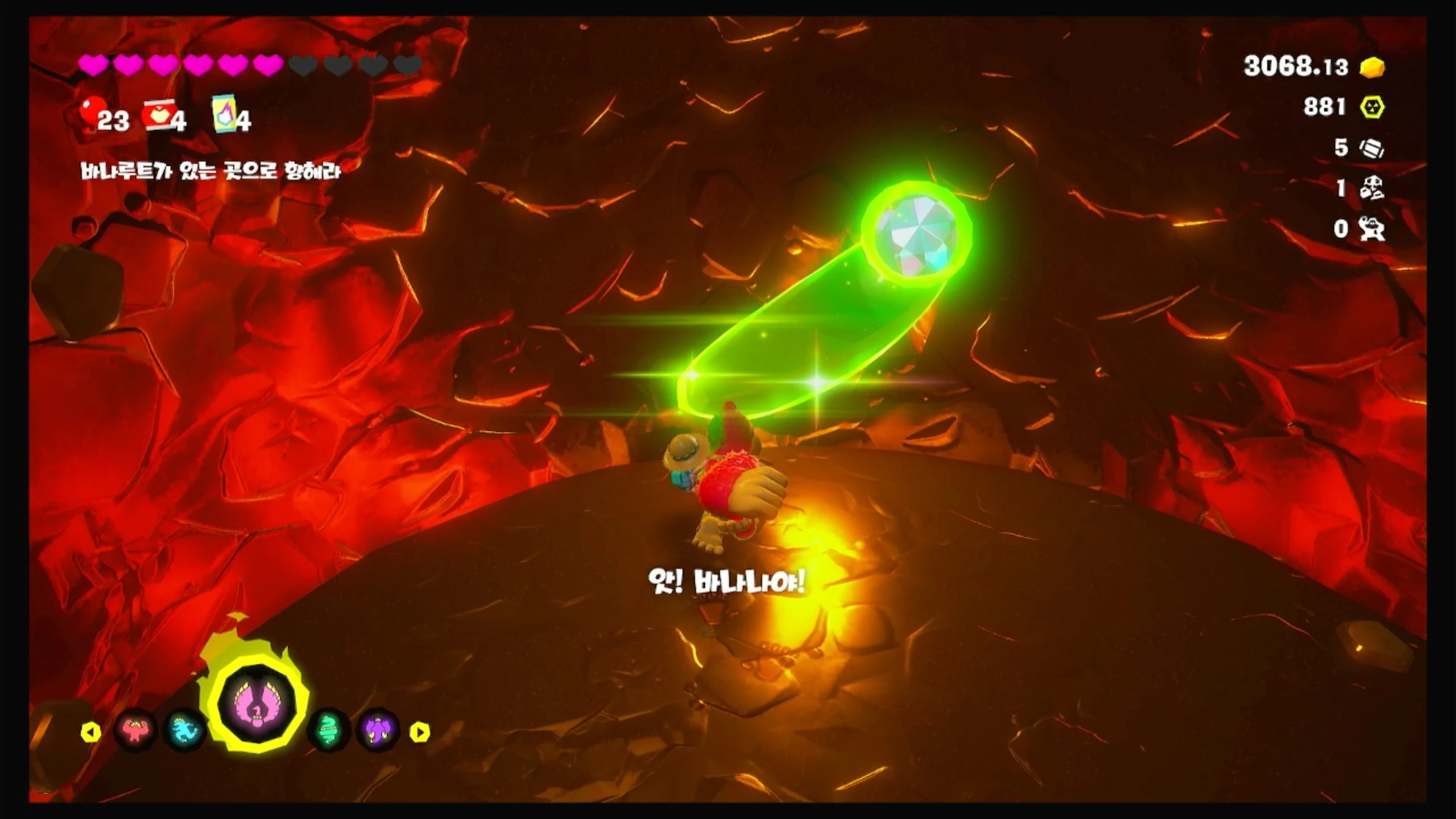Select the green Snake Bananza icon
The width and height of the screenshot is (1456, 819).
[328, 730]
